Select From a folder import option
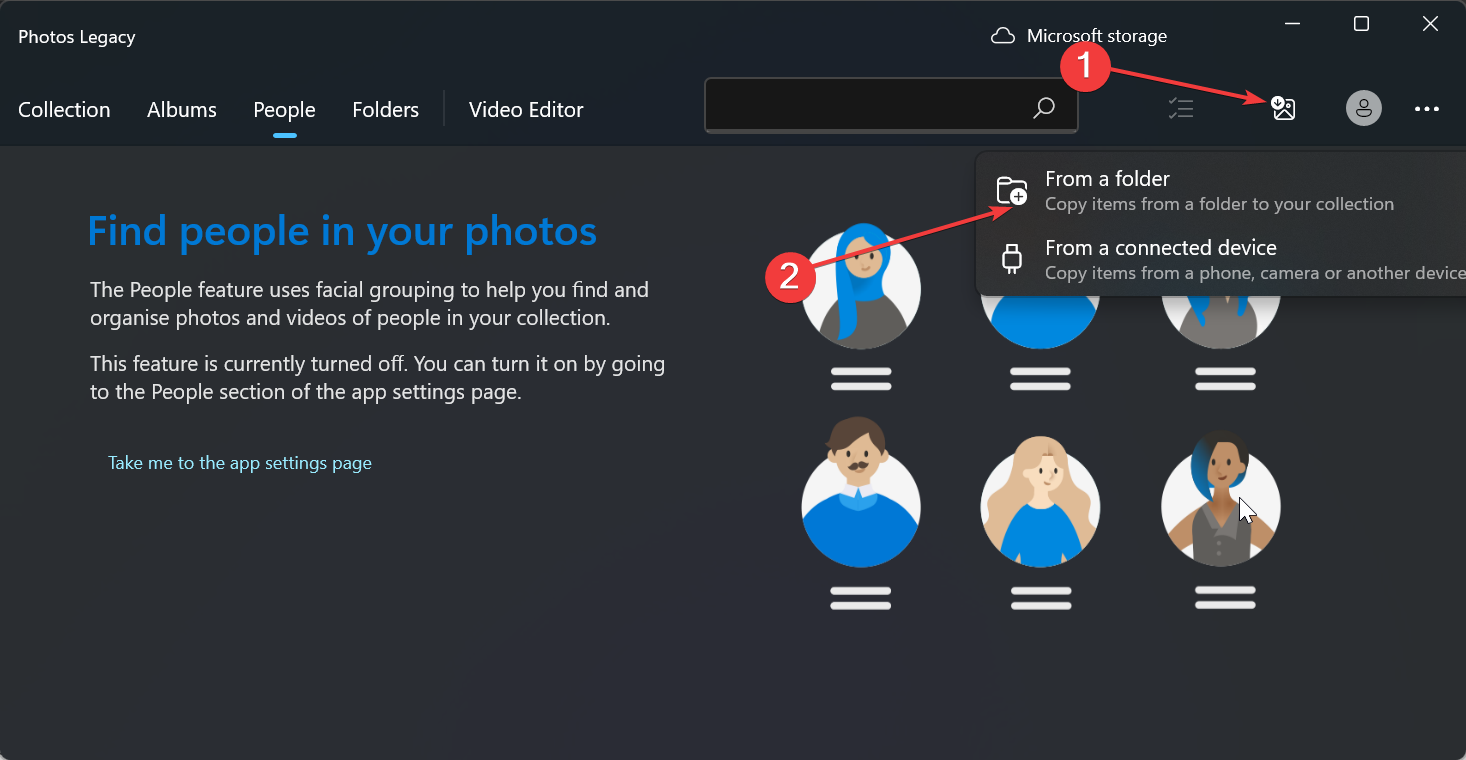Viewport: 1466px width, 760px height. click(1107, 178)
